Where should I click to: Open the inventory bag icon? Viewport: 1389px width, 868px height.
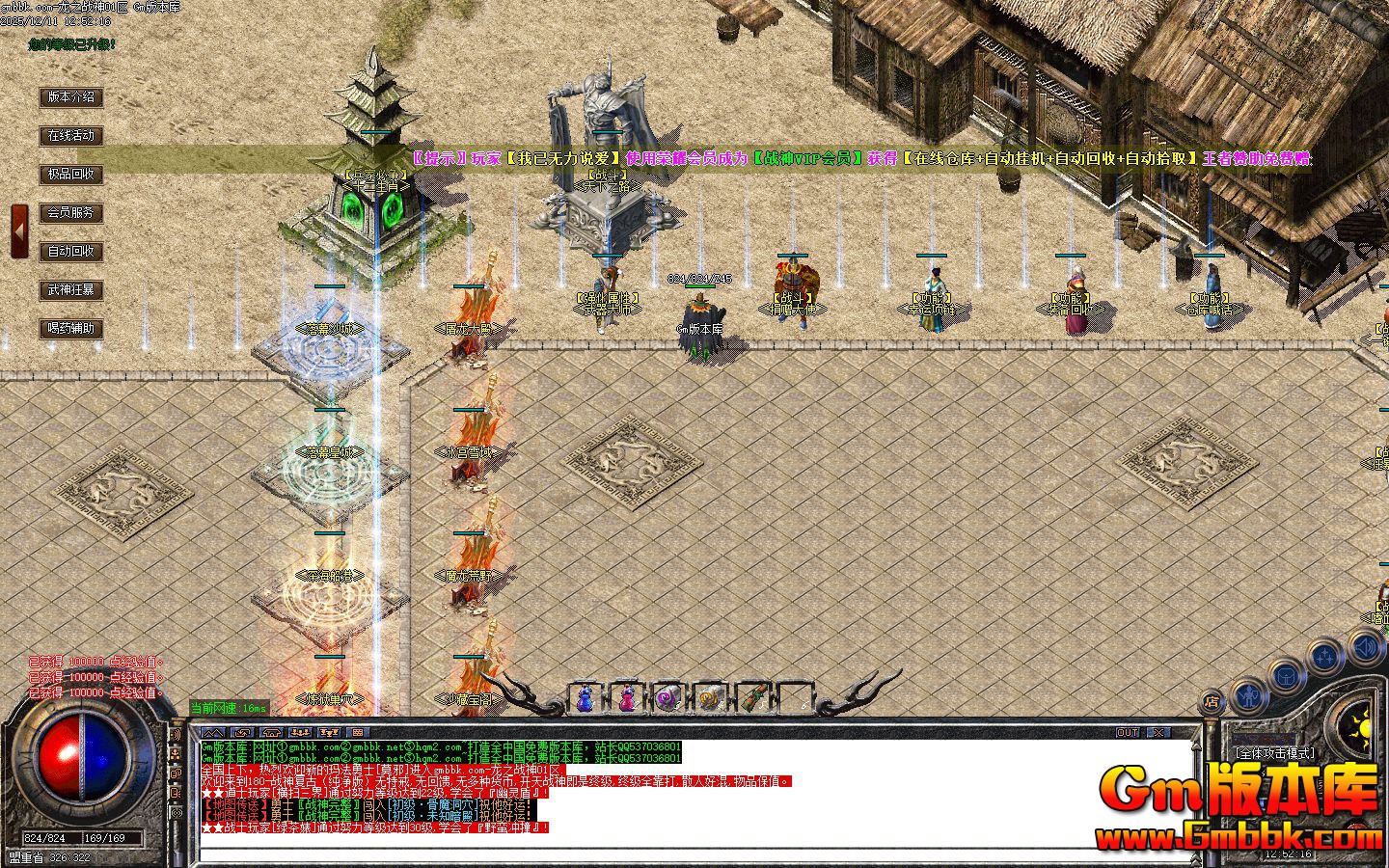pos(1286,676)
